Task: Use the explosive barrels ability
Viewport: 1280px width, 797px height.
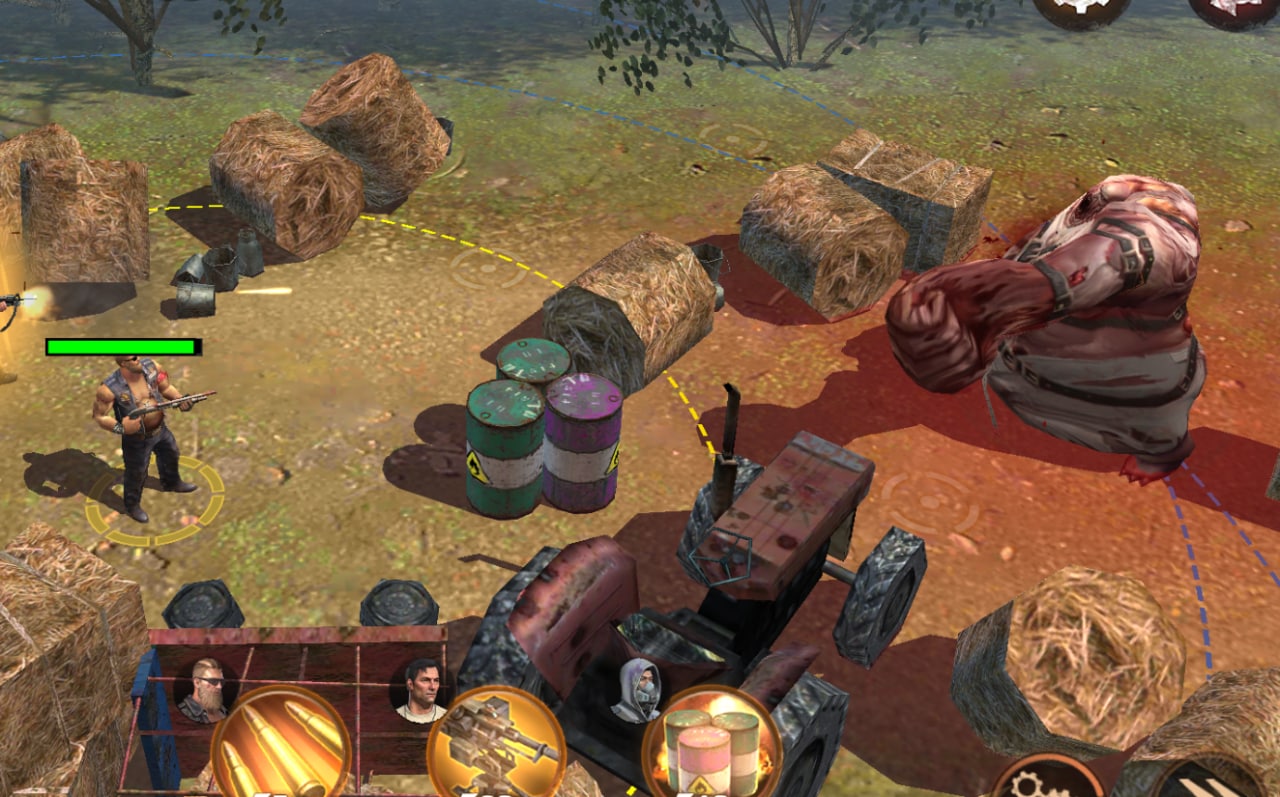Action: point(712,746)
